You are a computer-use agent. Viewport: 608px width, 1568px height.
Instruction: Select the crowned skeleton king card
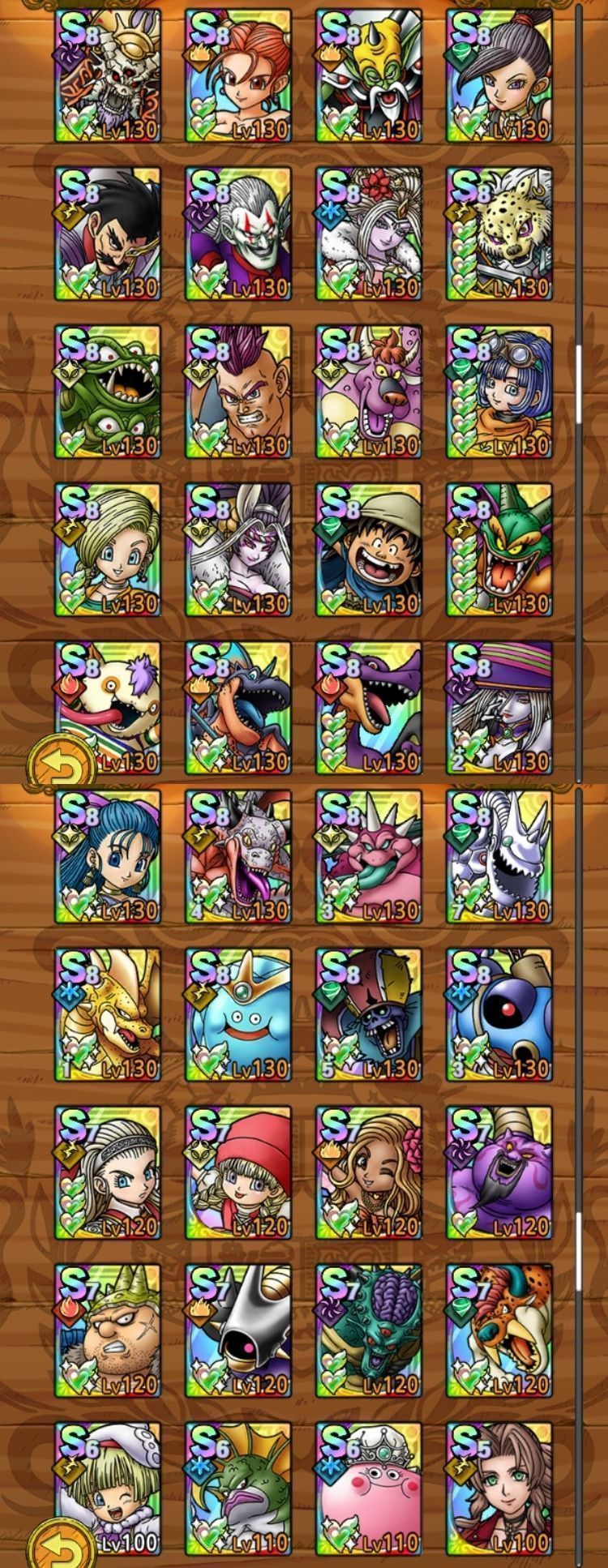tap(108, 75)
